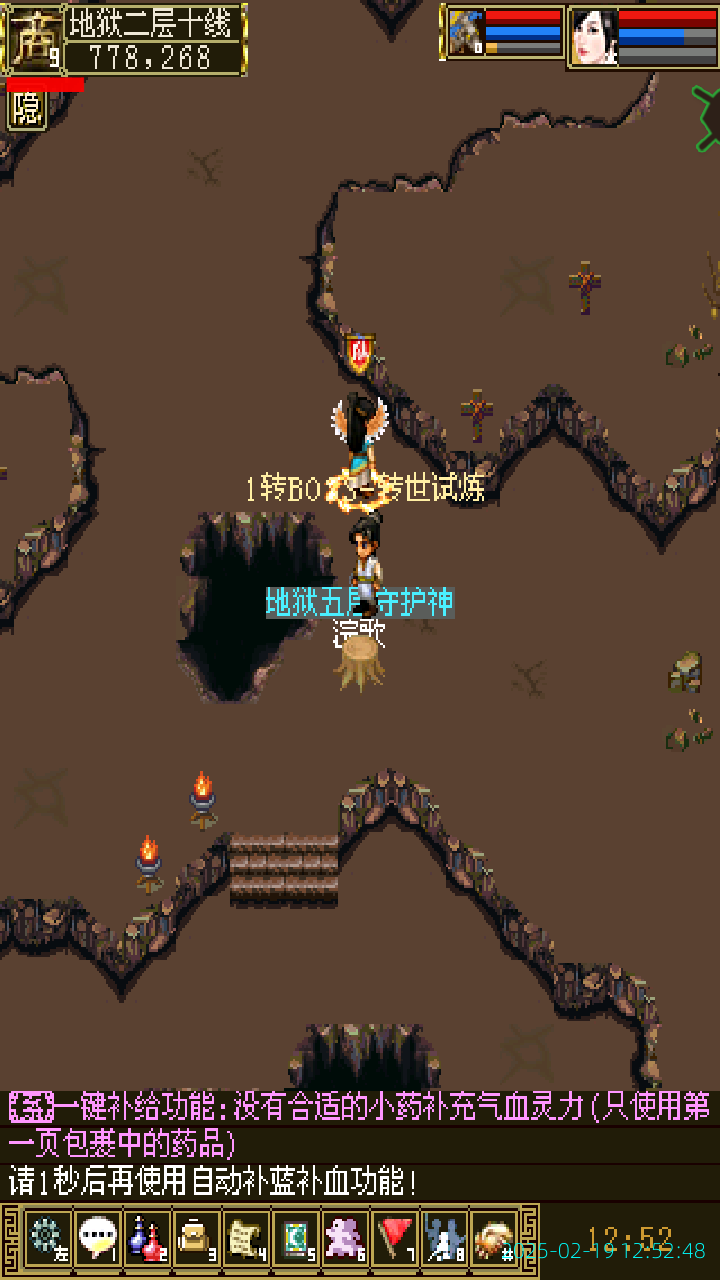Open the parchment scroll icon

tap(246, 1239)
